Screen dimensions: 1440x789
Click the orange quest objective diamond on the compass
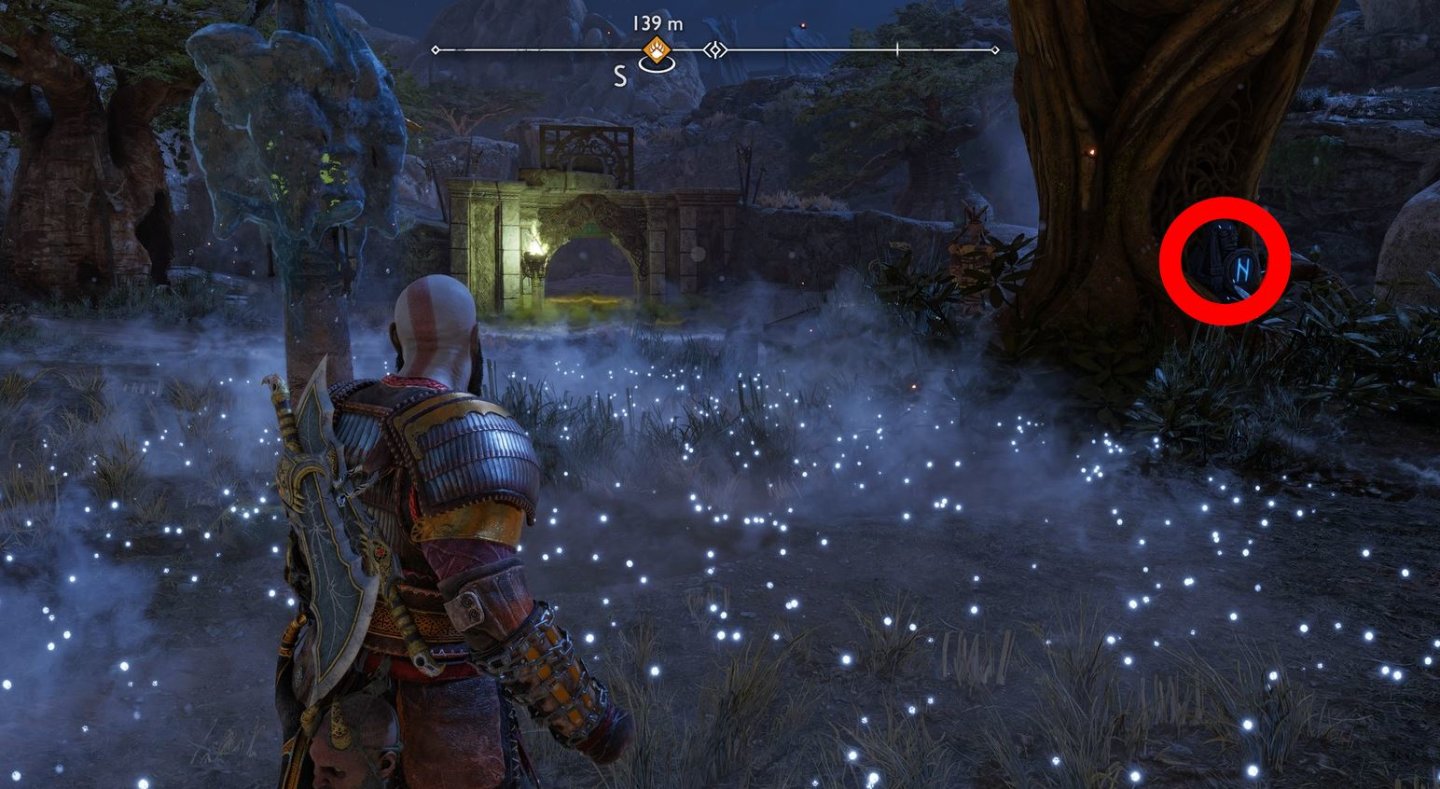click(x=655, y=48)
